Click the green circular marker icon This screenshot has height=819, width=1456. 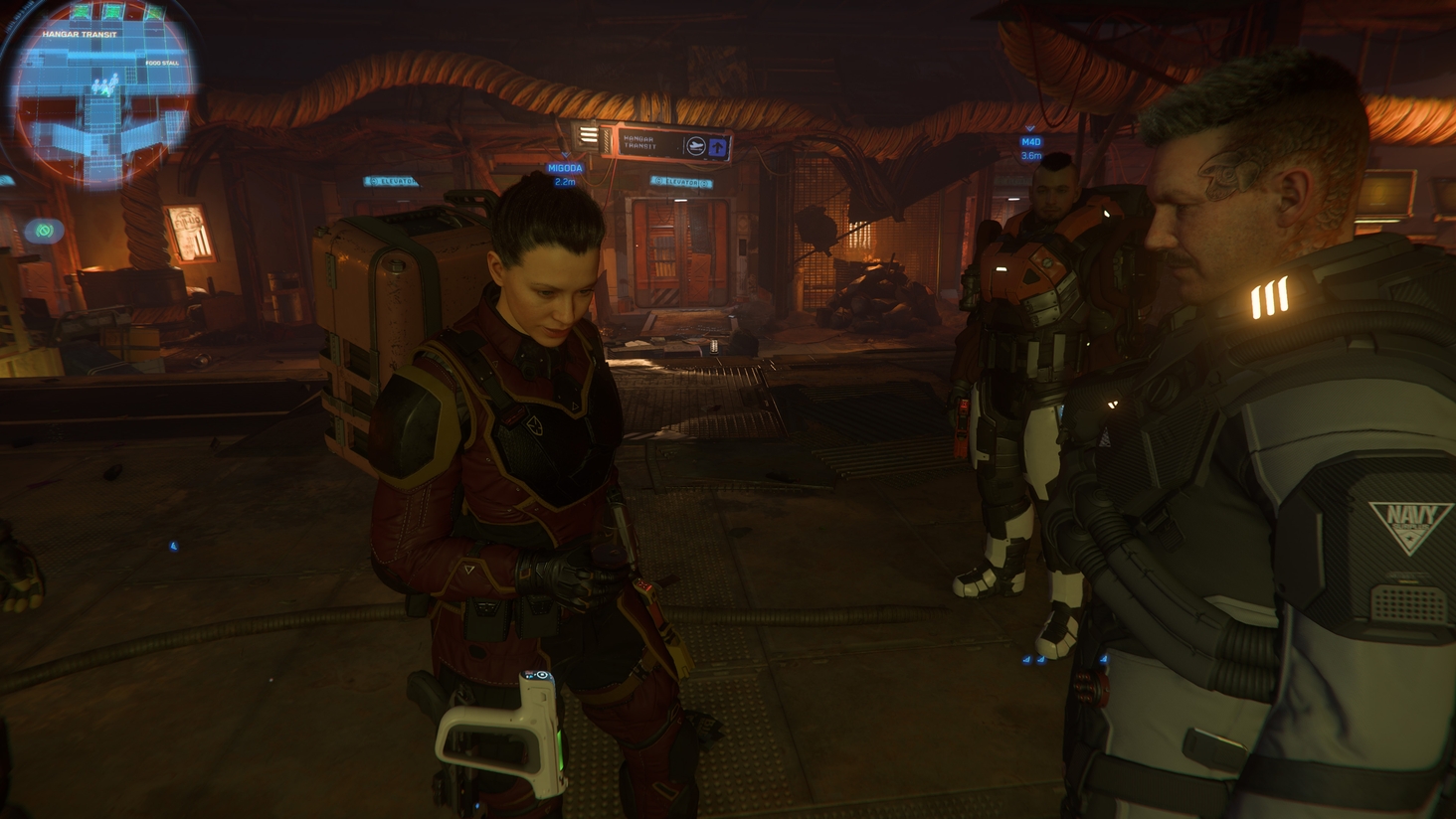tap(44, 231)
